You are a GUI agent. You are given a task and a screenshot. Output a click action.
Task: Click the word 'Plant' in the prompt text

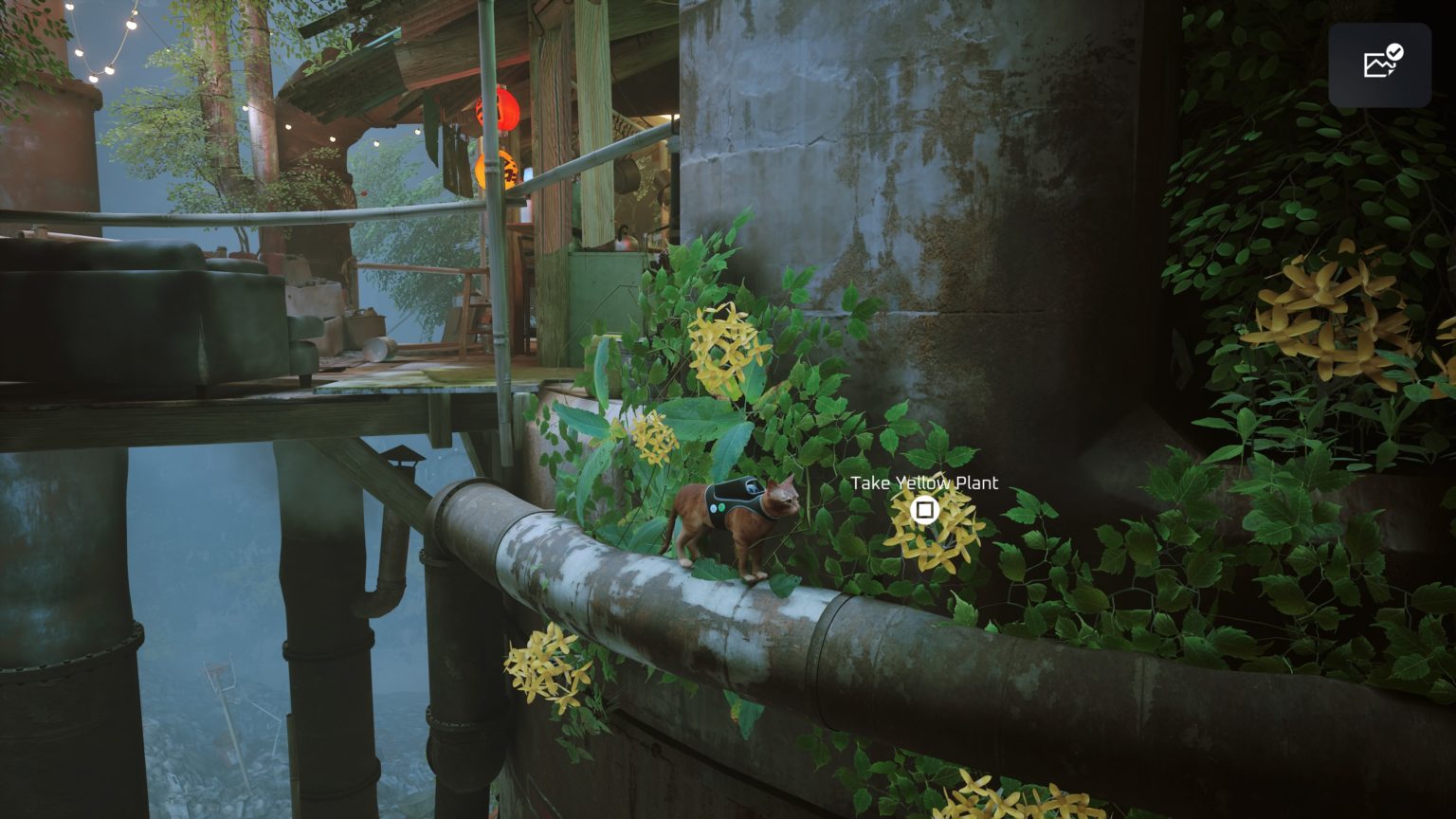click(974, 482)
